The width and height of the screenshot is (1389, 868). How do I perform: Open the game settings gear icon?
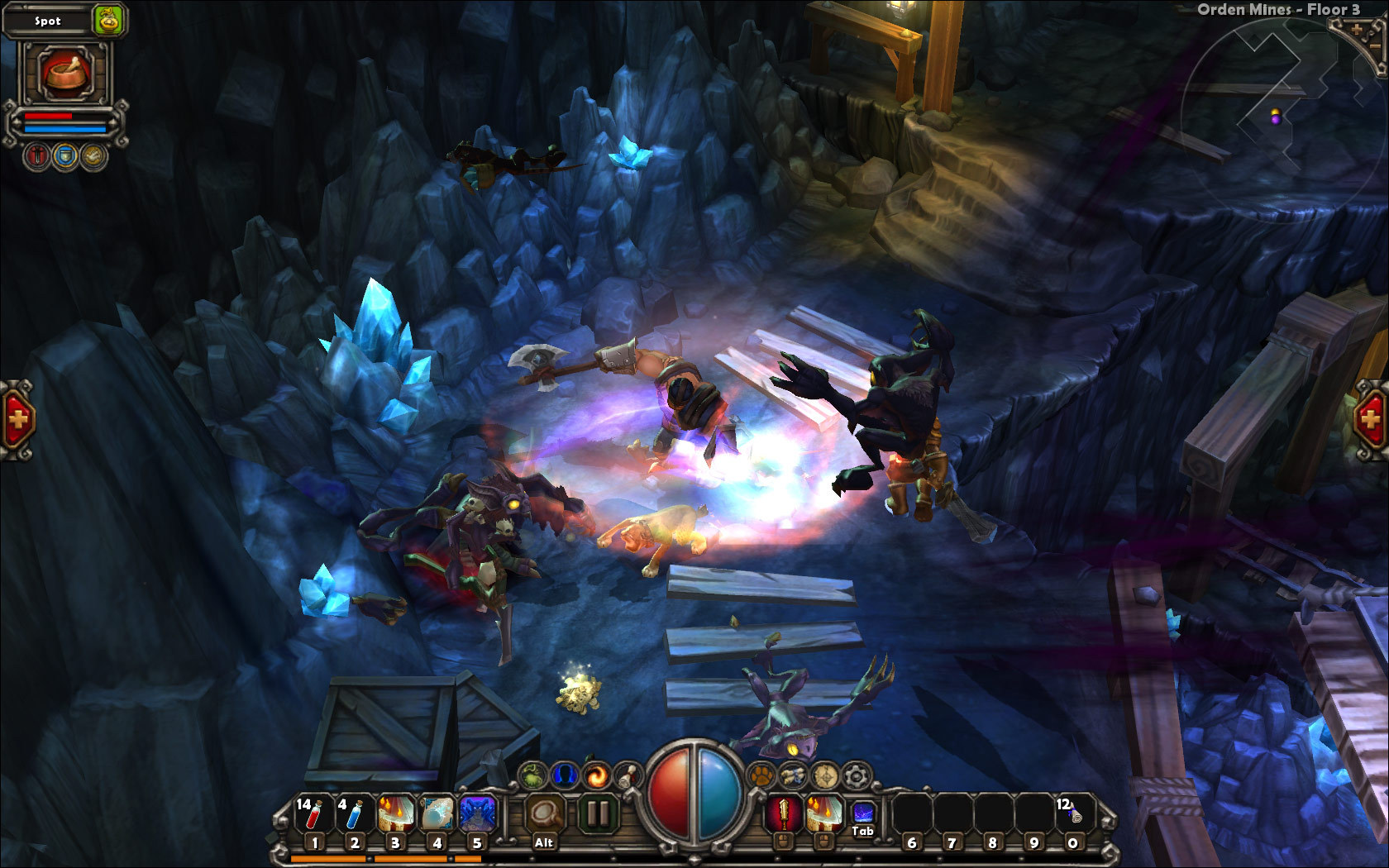pyautogui.click(x=855, y=775)
